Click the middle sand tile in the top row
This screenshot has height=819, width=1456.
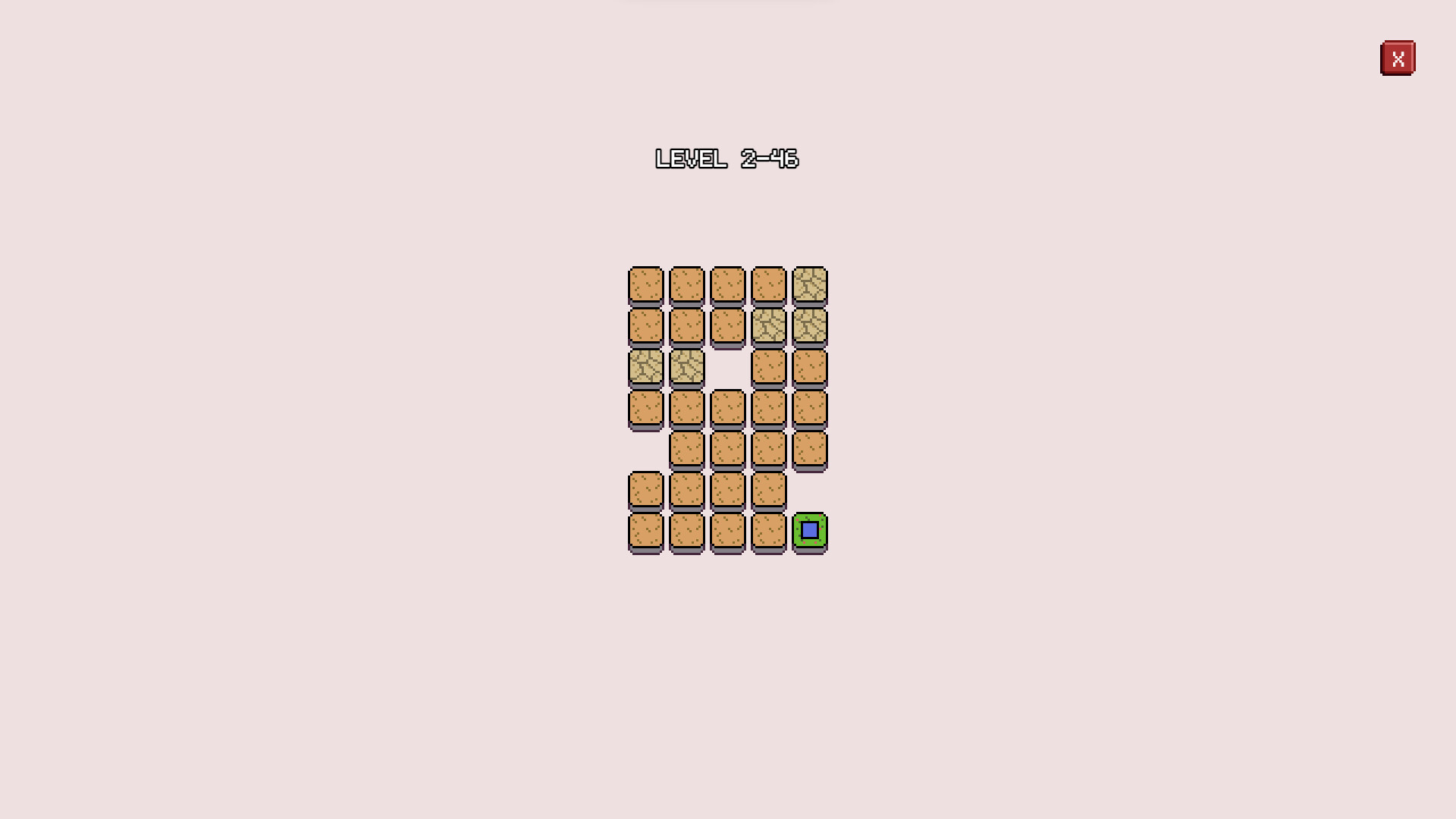728,284
